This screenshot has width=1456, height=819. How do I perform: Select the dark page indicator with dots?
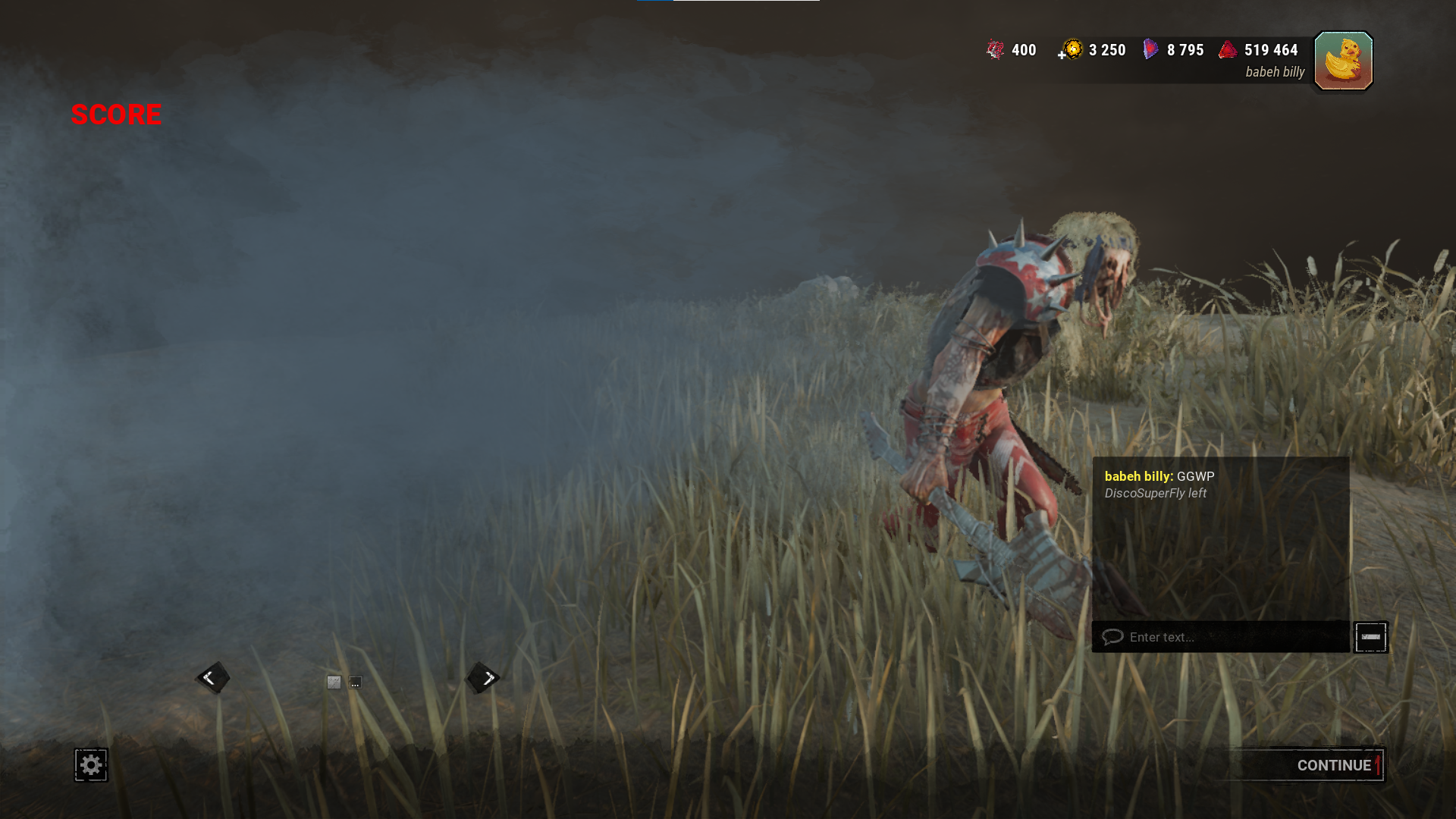tap(355, 682)
